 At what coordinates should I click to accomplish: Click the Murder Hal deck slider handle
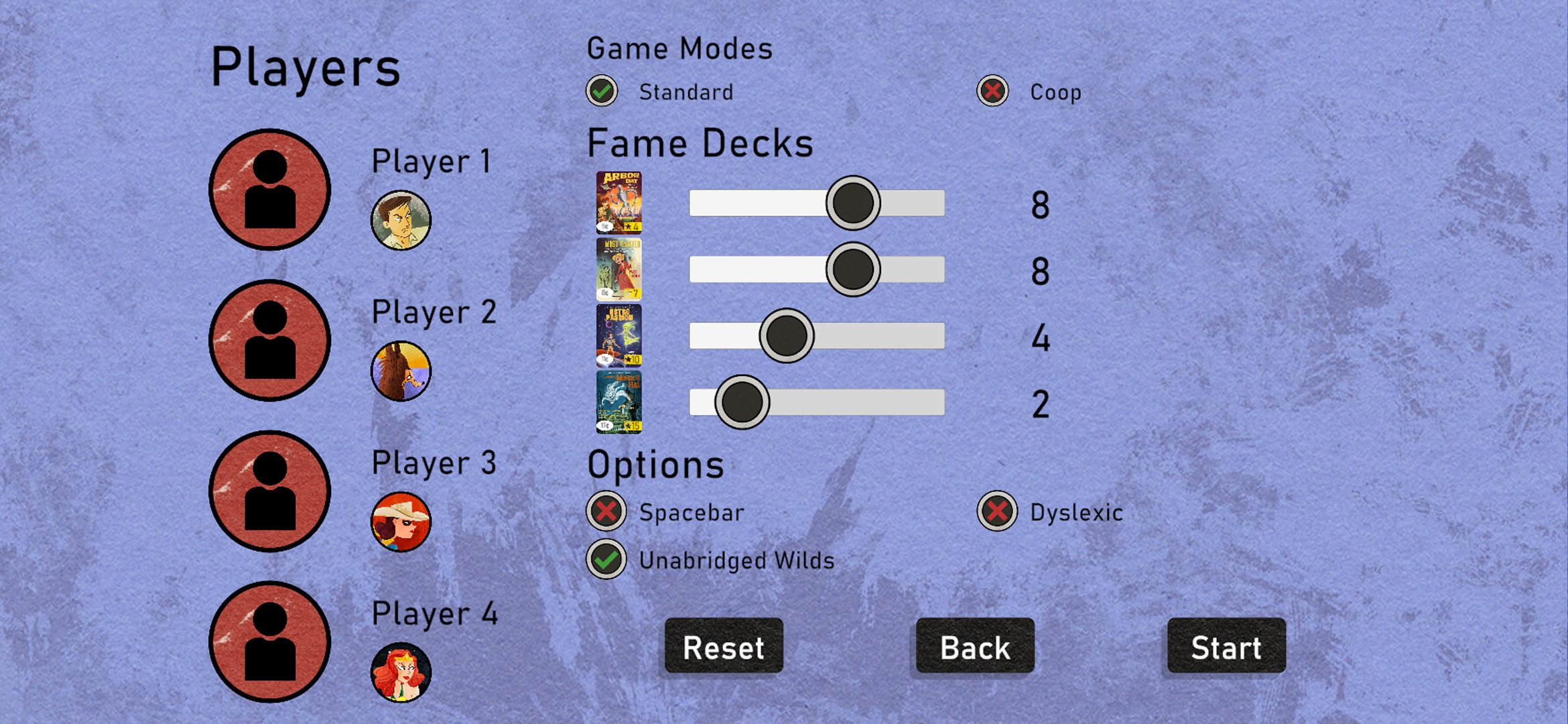point(742,402)
